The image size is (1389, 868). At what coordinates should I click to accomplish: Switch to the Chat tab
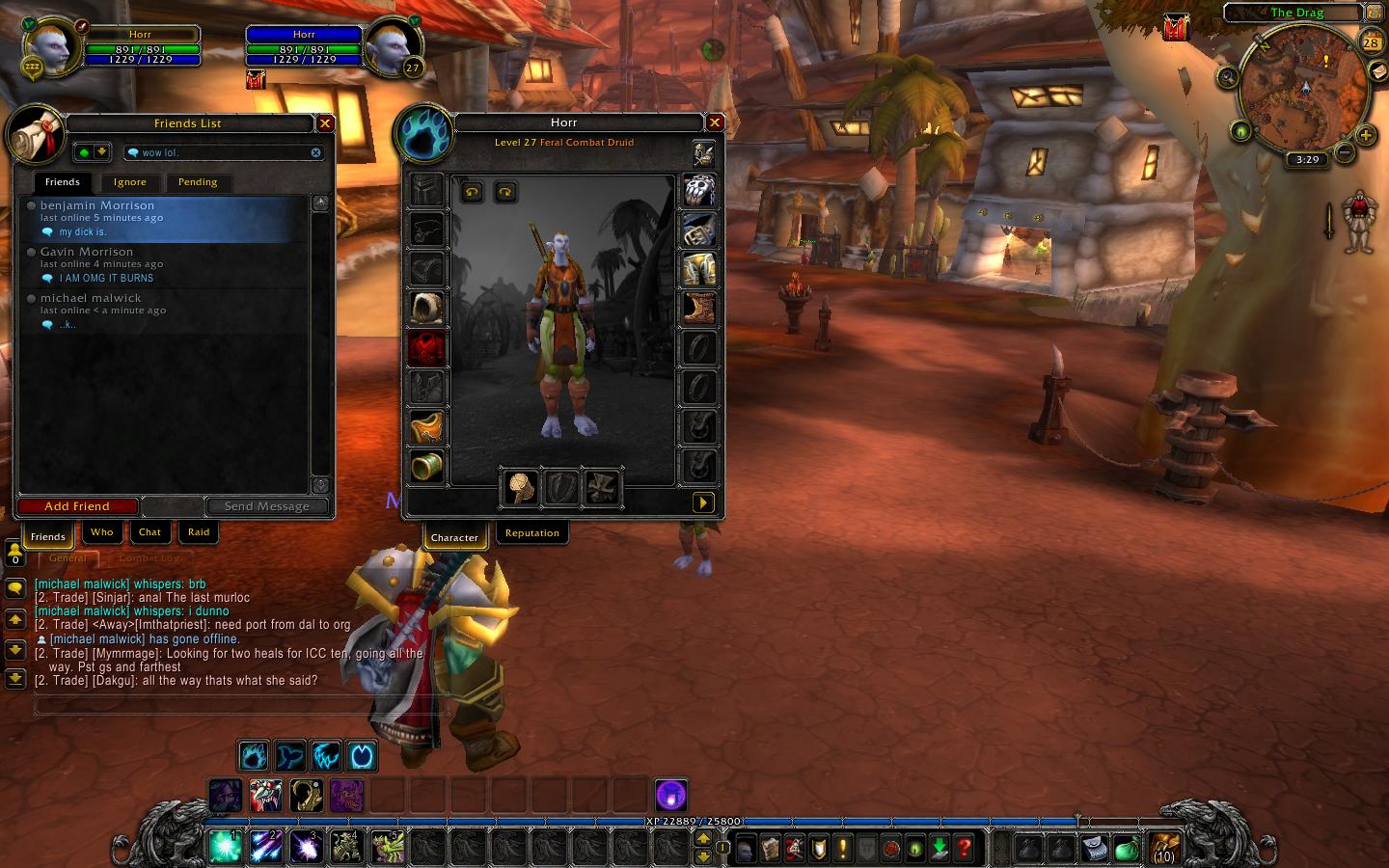pos(150,532)
